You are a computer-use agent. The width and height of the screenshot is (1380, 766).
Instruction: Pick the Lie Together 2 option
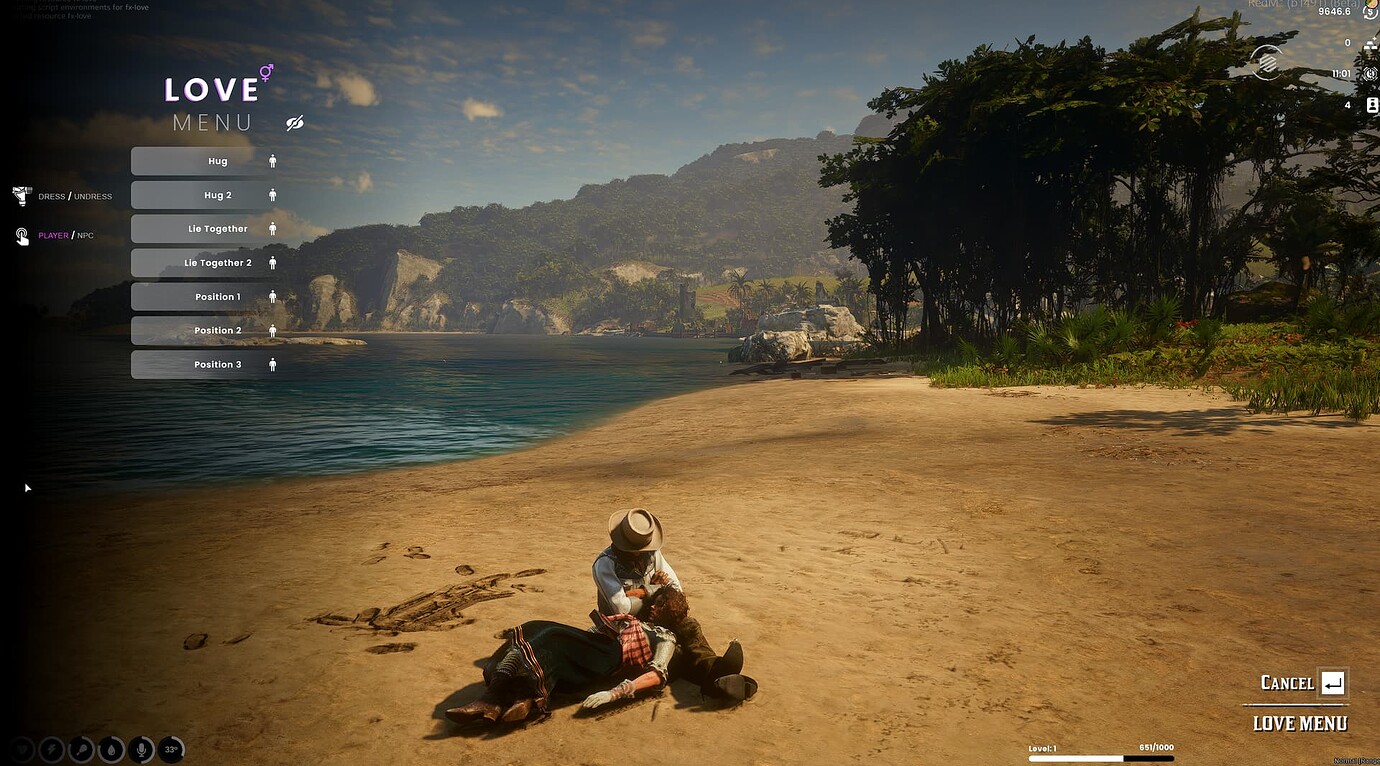click(x=206, y=263)
